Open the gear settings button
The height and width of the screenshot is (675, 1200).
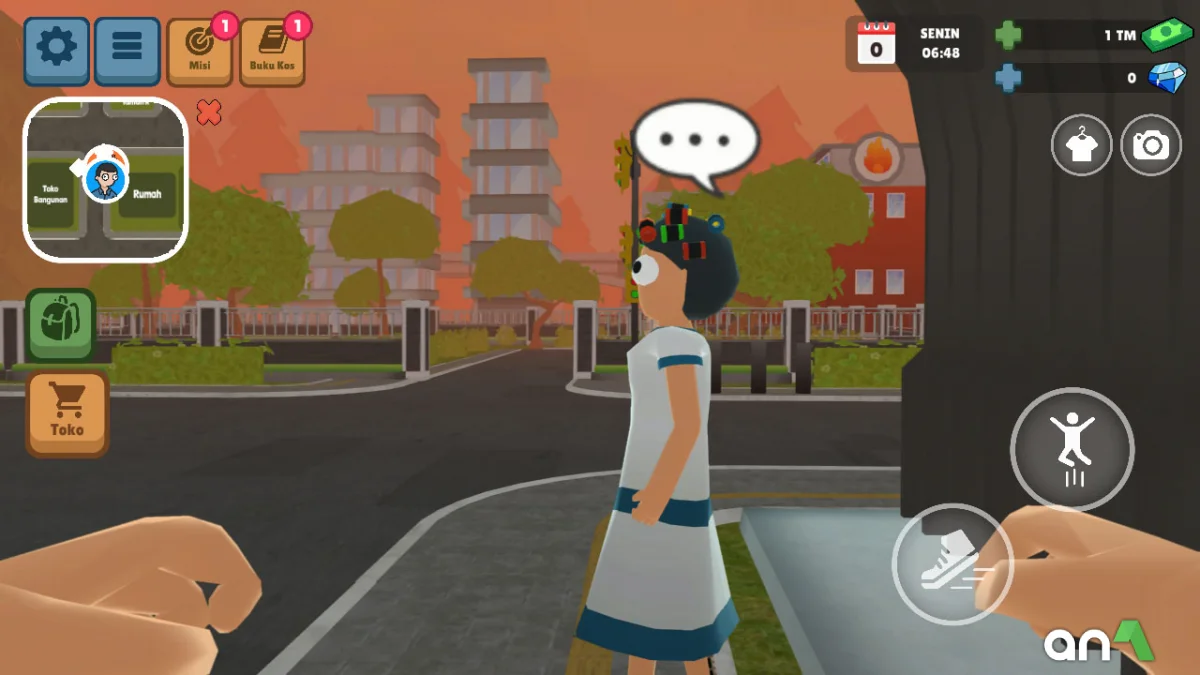tap(57, 50)
